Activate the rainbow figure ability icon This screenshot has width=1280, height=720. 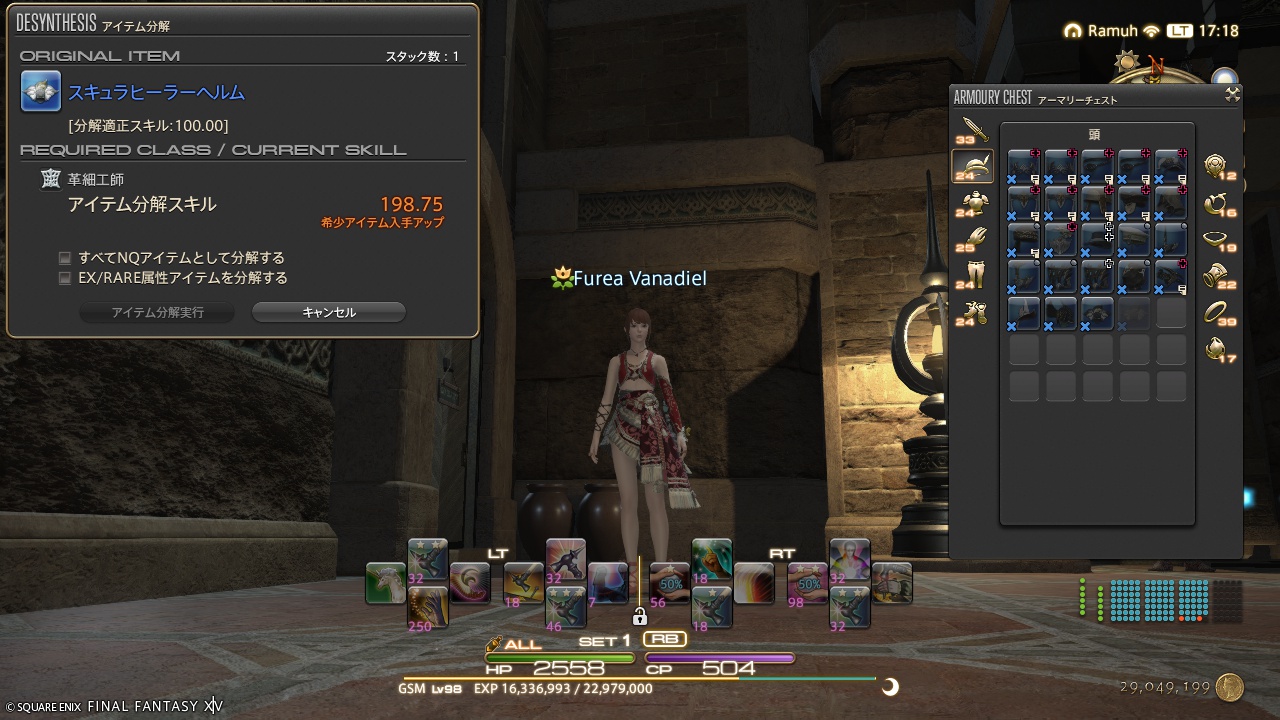(849, 559)
